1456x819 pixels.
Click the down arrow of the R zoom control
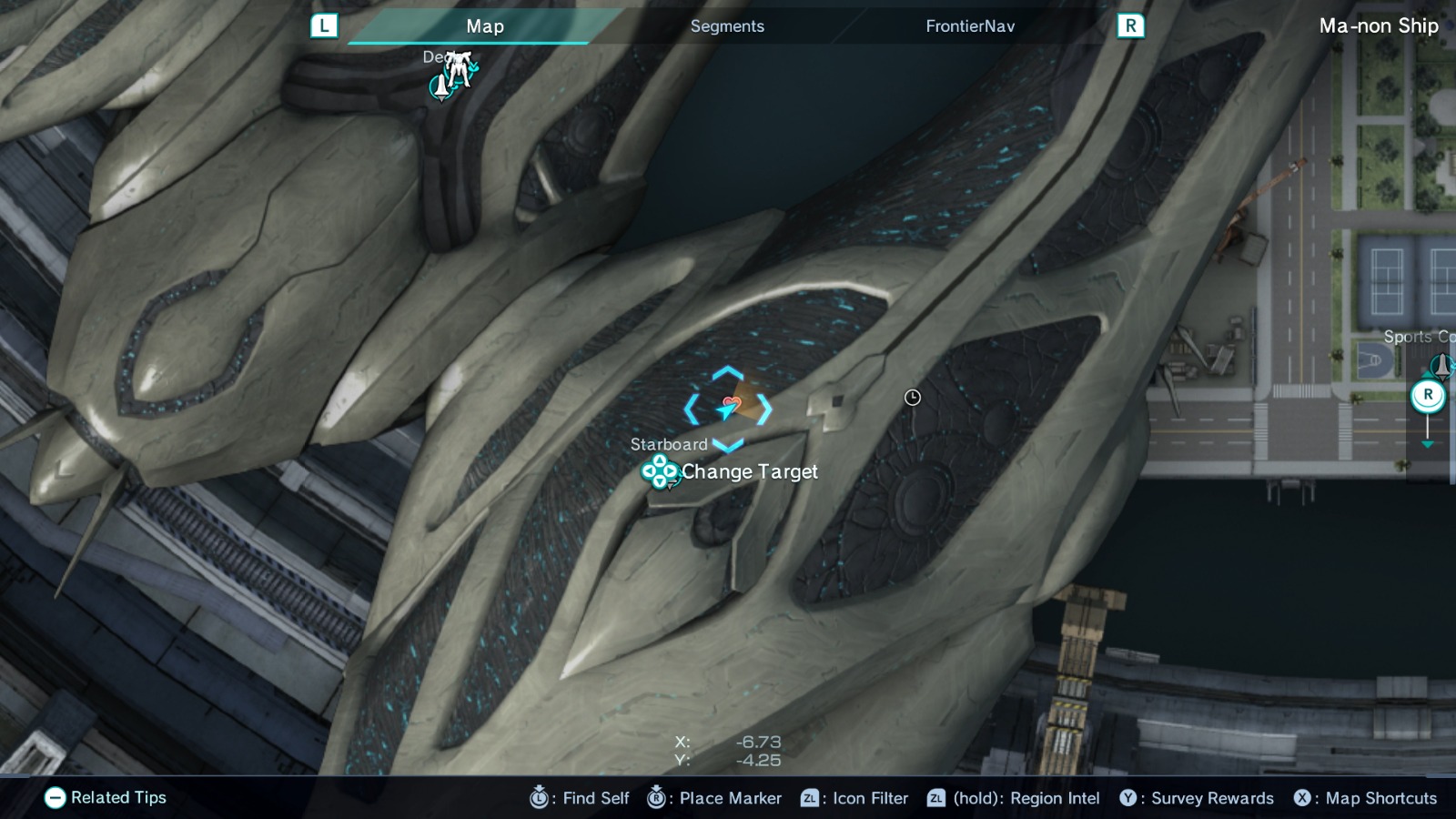(x=1428, y=444)
